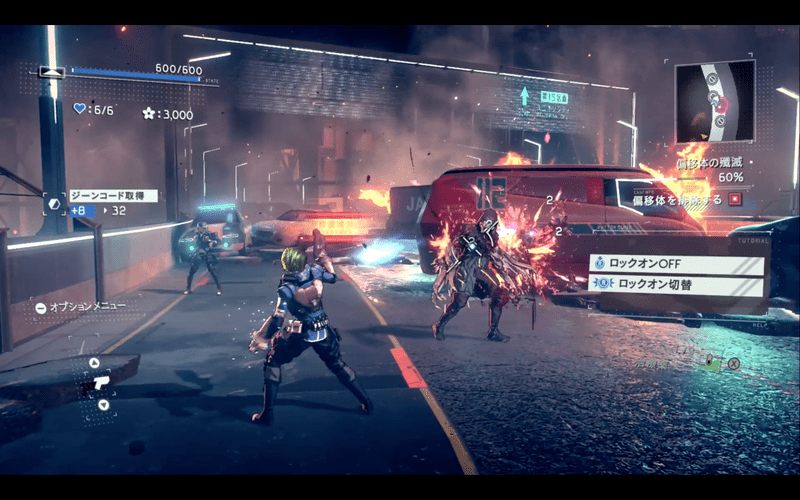Select the ロックオンOFF tutorial row
Image resolution: width=800 pixels, height=500 pixels.
677,265
